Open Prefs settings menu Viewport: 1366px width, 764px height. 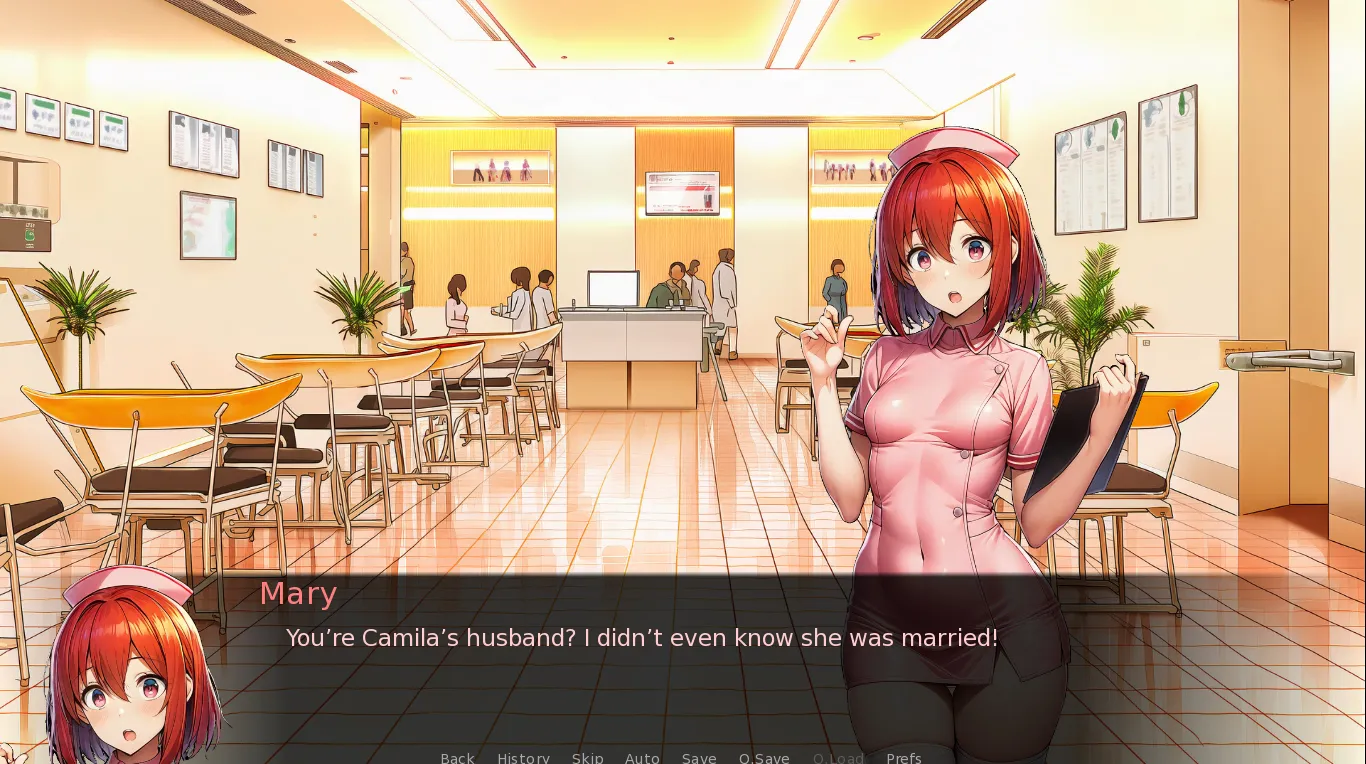point(903,757)
